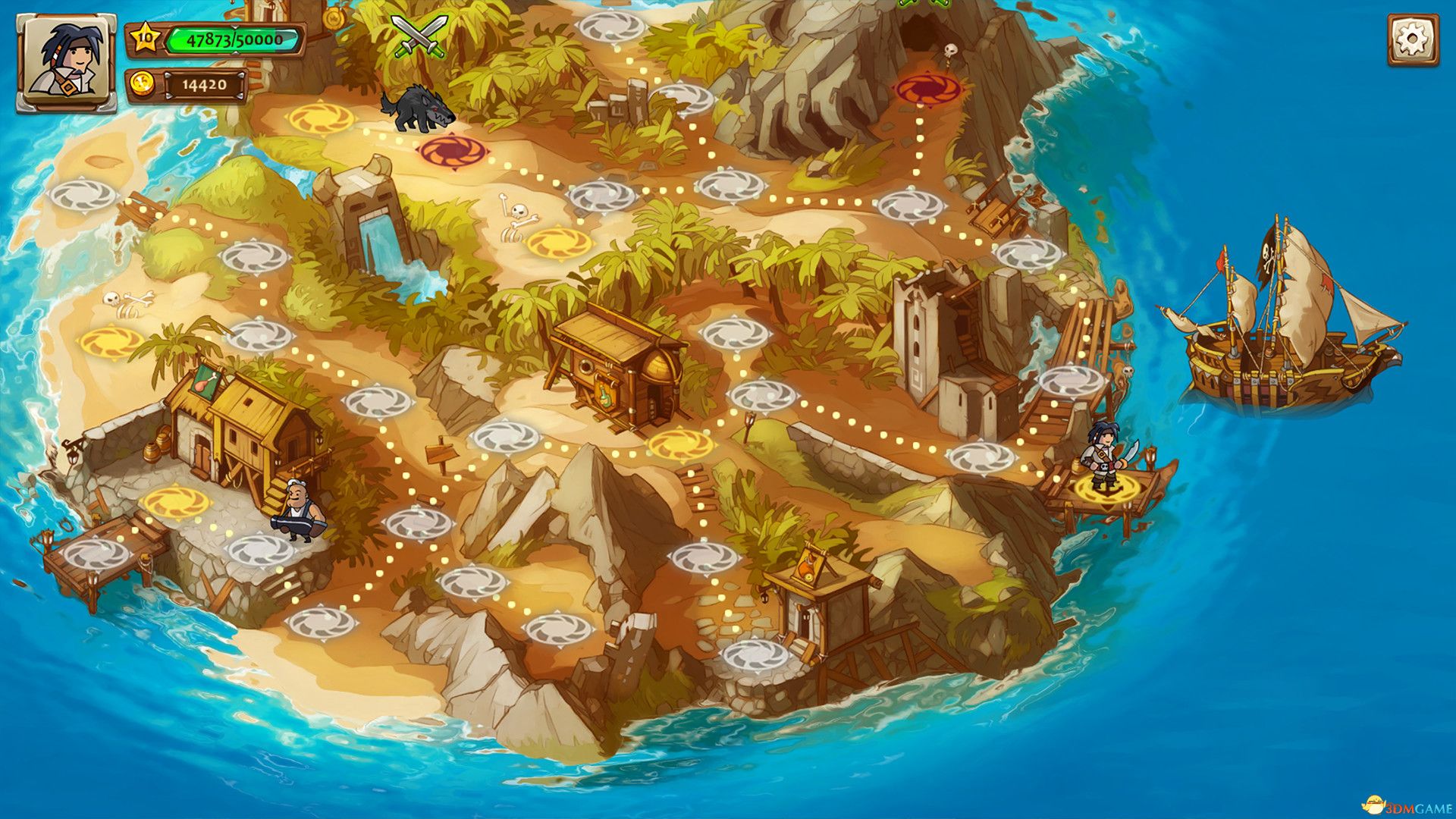Click the pirate ship at sea
Image resolution: width=1456 pixels, height=819 pixels.
1282,356
